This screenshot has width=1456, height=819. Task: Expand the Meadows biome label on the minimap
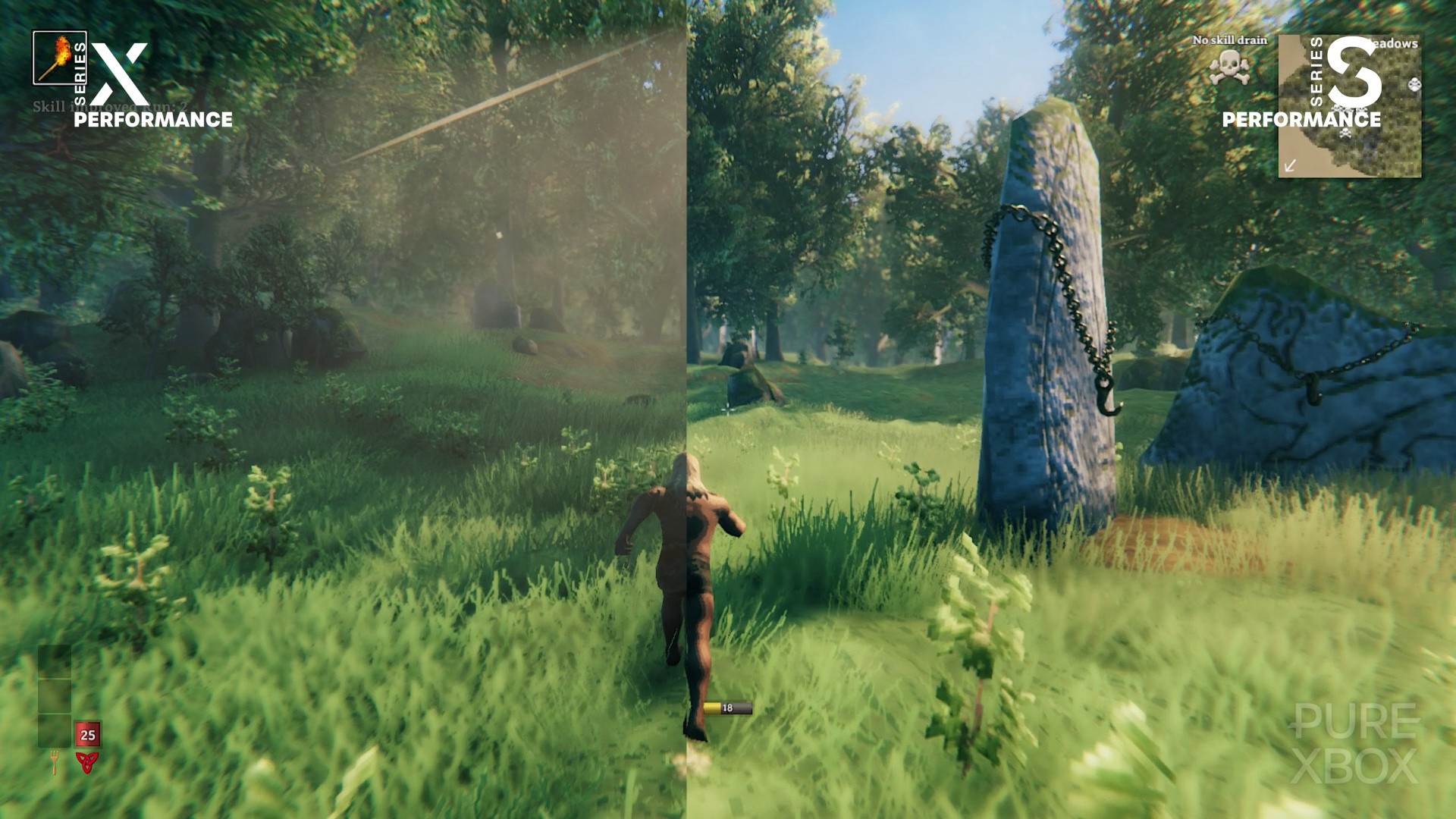pos(1394,44)
